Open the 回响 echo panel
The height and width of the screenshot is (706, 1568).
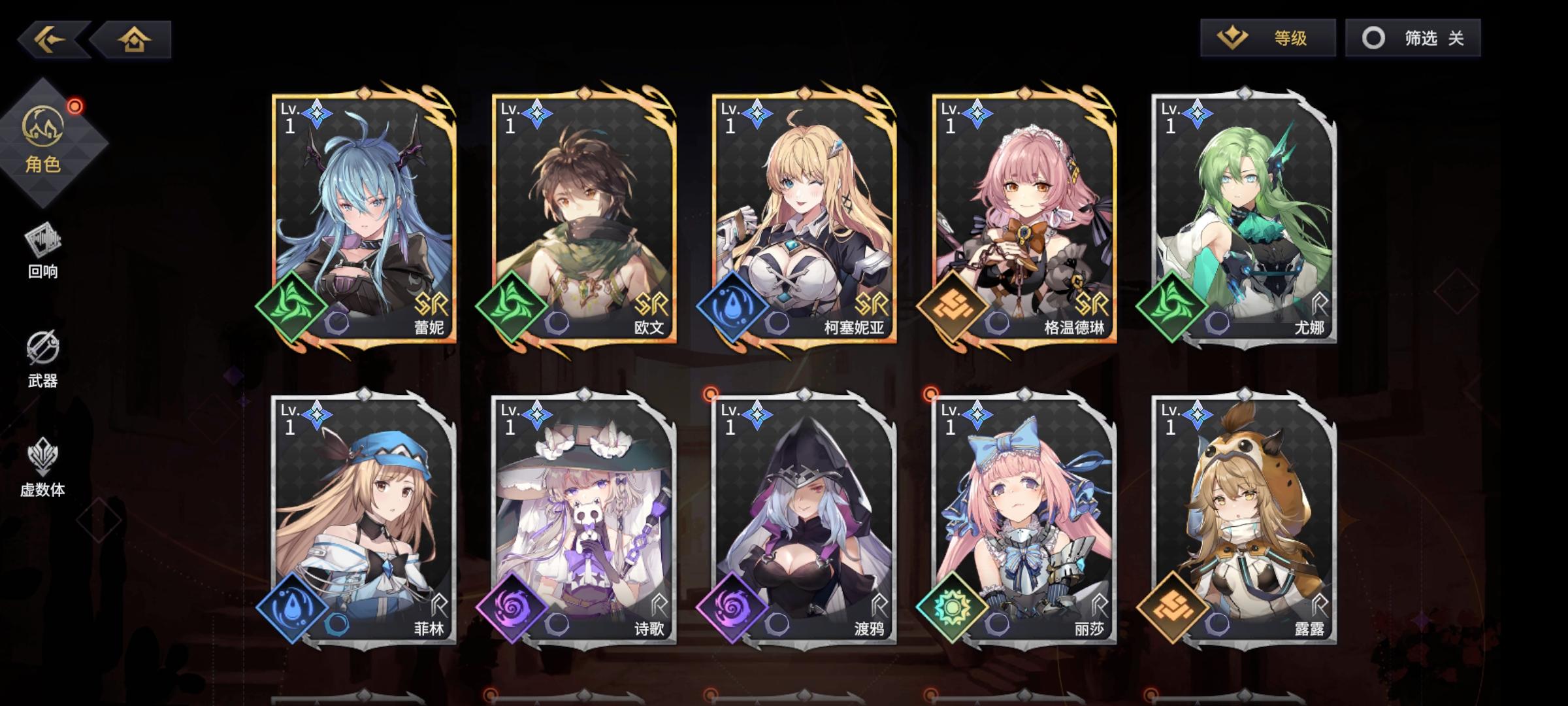coord(42,255)
